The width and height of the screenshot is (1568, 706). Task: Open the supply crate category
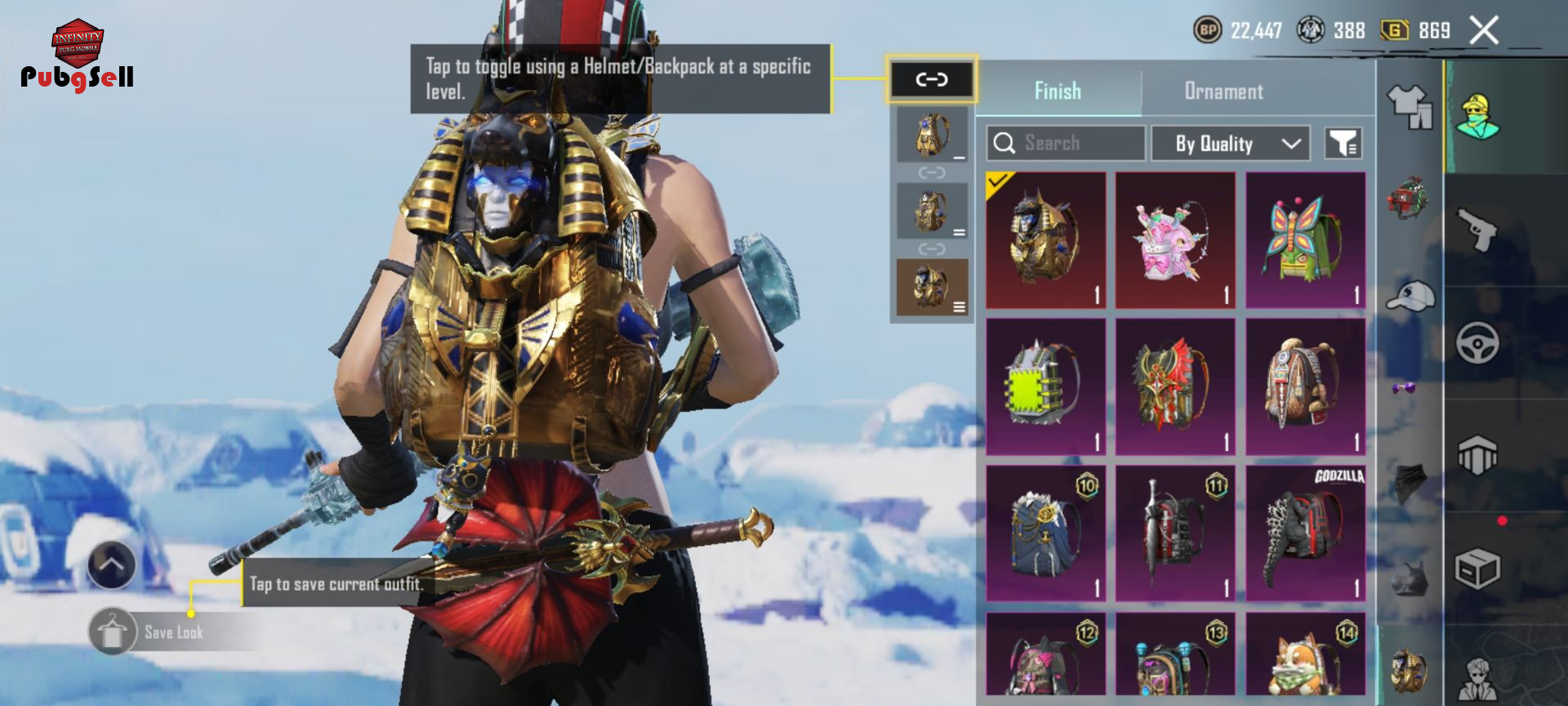click(x=1477, y=569)
